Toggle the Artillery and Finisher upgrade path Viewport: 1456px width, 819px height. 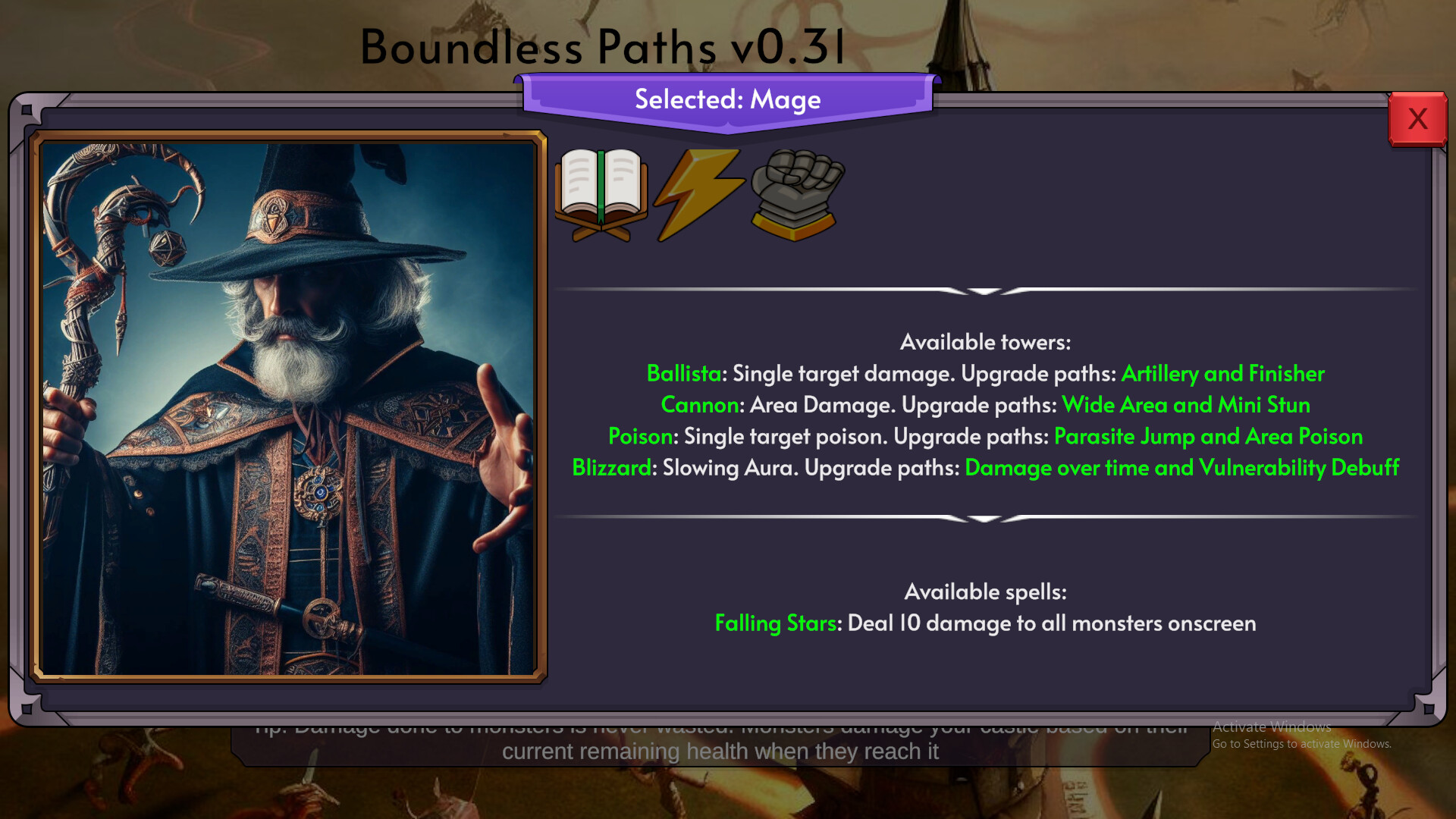point(1222,373)
